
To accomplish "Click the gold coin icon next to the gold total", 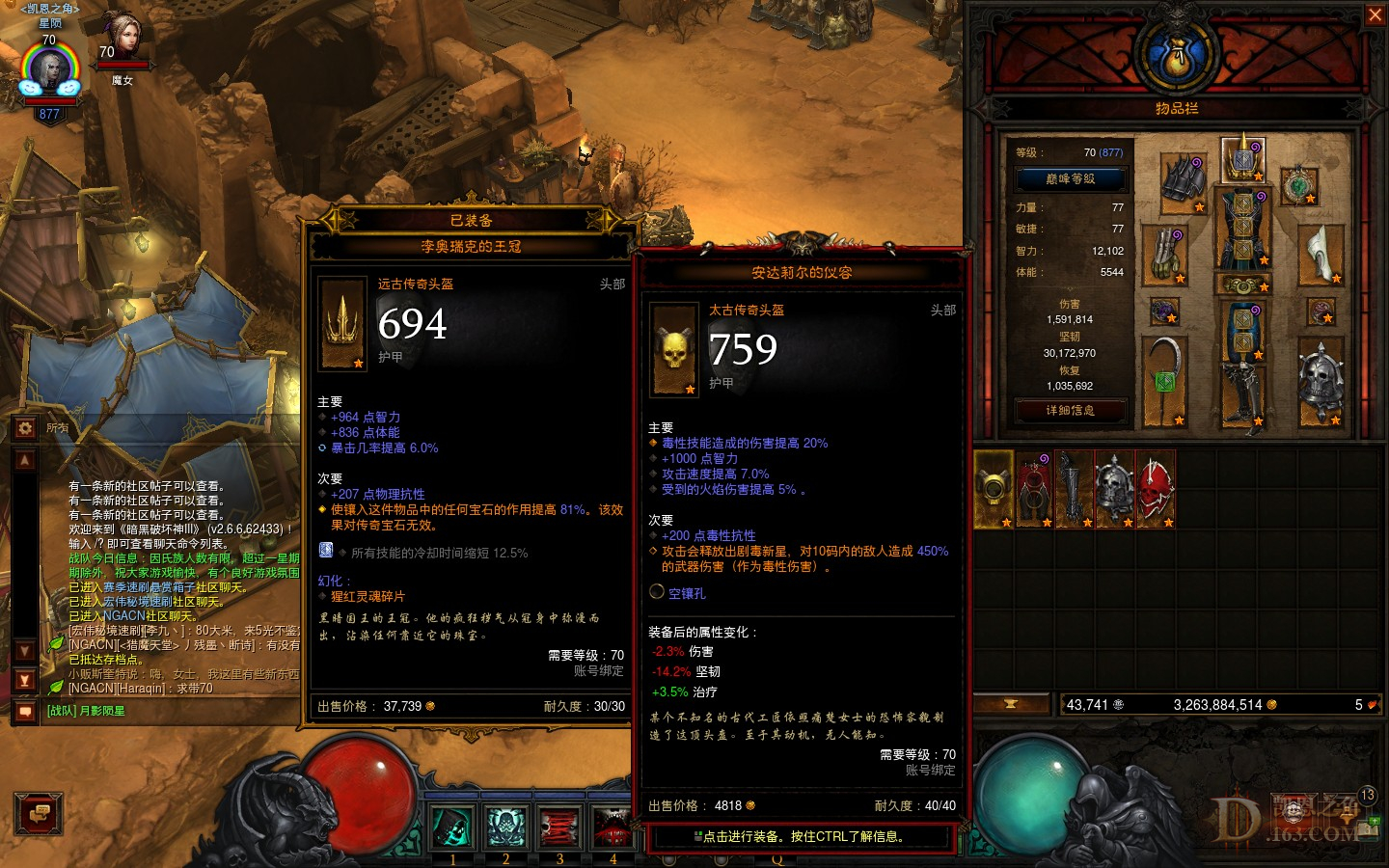I will click(x=1270, y=704).
